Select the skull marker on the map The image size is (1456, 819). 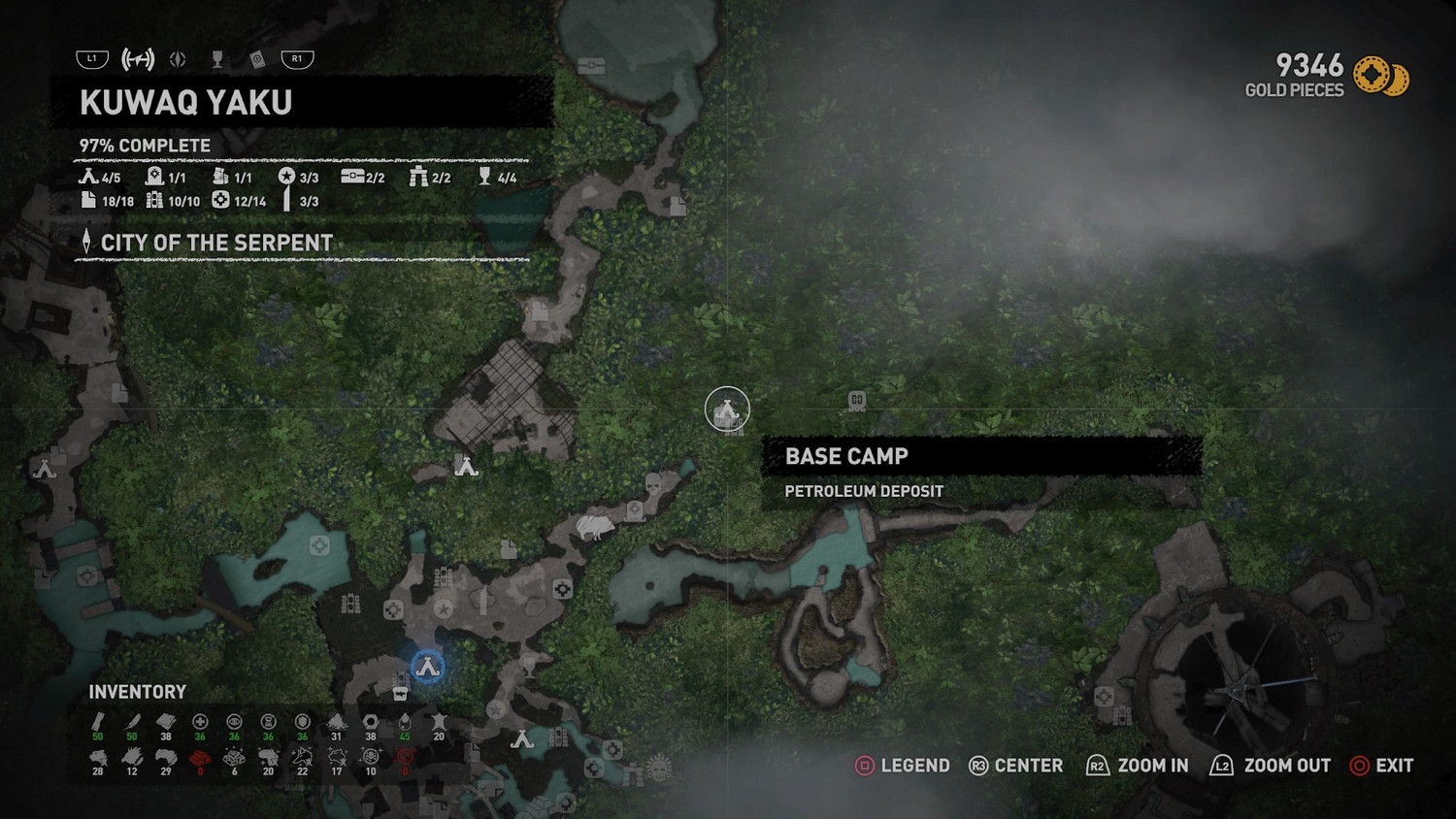click(x=653, y=482)
